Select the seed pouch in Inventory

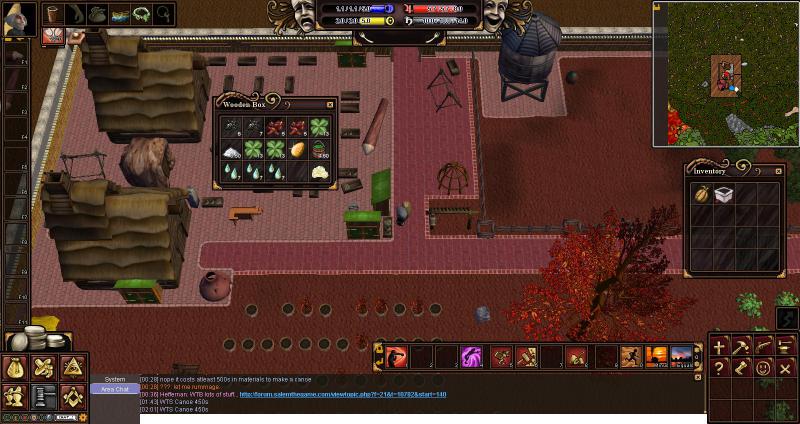(x=703, y=195)
